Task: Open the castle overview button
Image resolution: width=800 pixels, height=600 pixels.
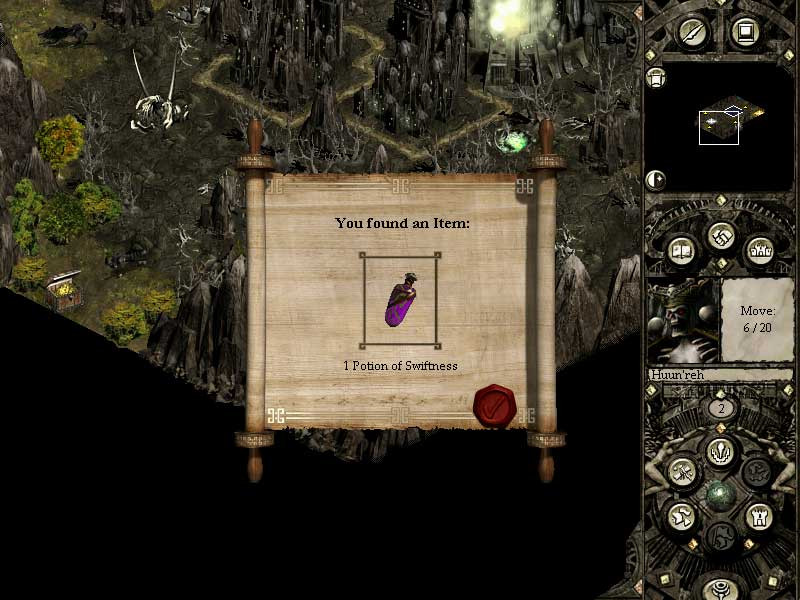Action: pos(758,249)
